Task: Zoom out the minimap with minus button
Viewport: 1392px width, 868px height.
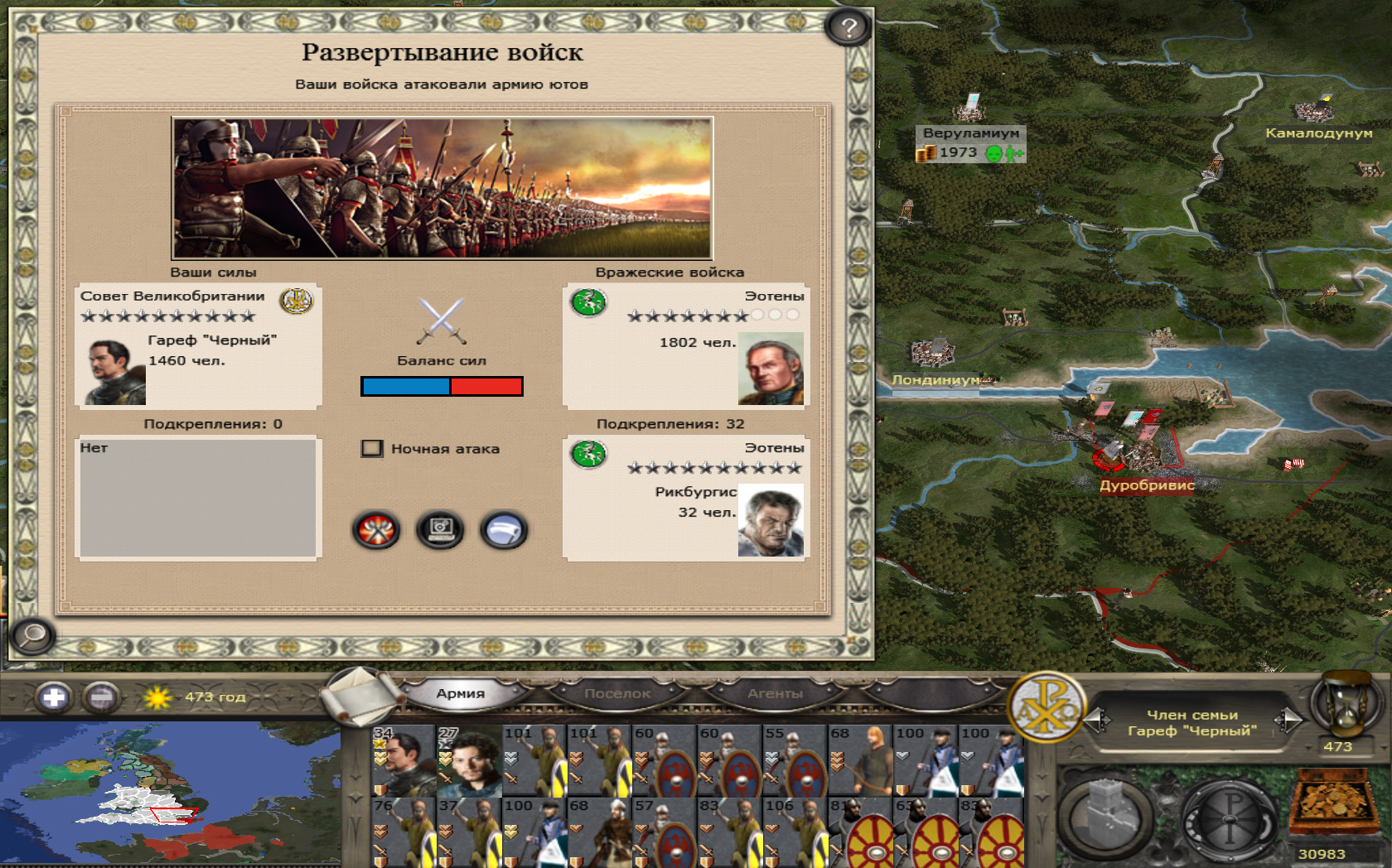Action: 101,697
